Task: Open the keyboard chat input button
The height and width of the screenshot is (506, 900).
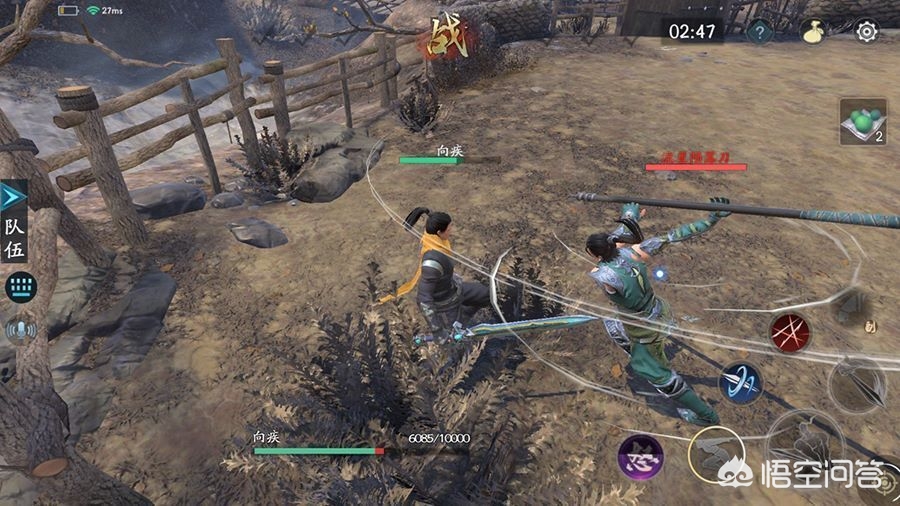Action: pyautogui.click(x=20, y=288)
